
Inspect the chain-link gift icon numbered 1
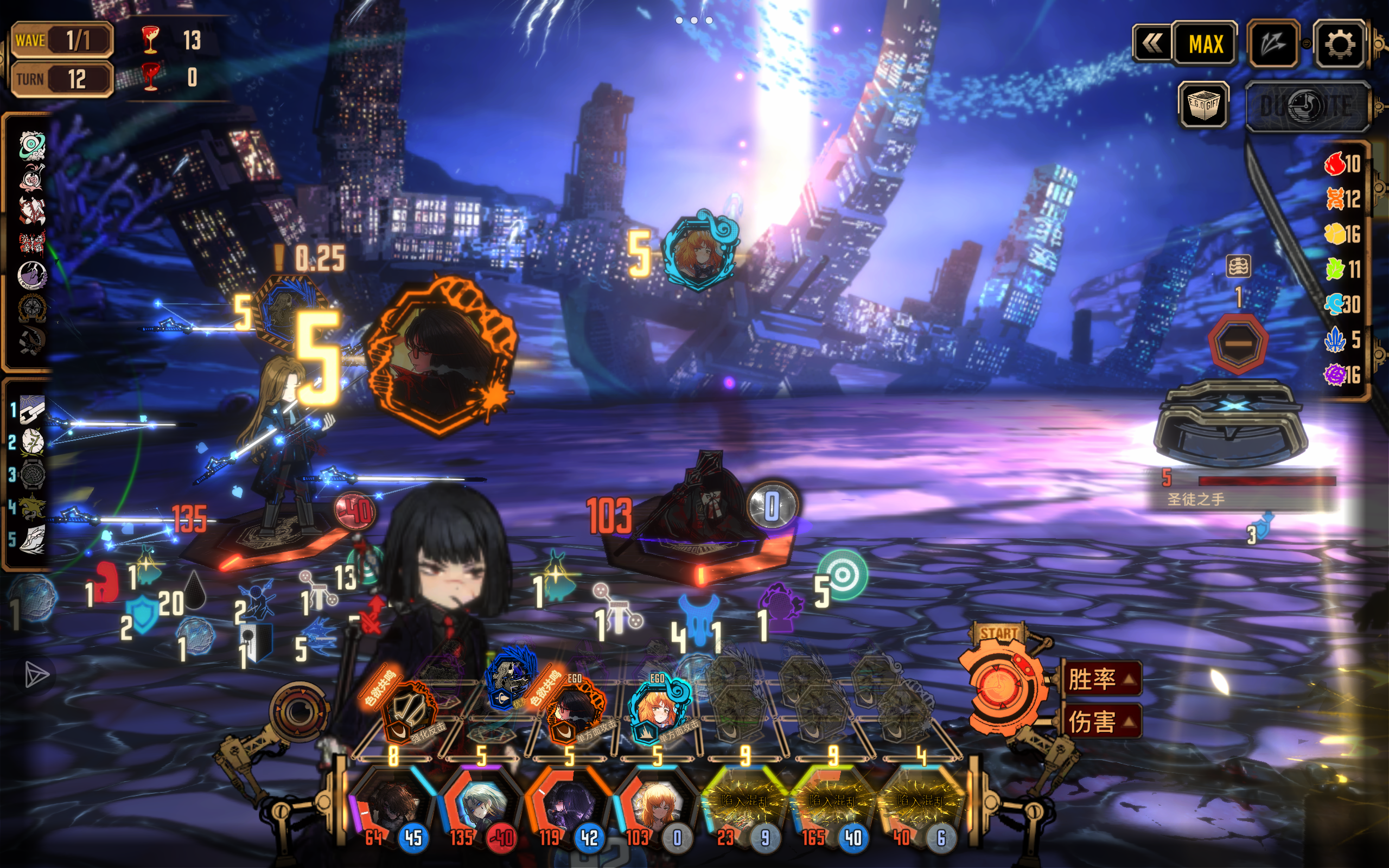(x=32, y=409)
